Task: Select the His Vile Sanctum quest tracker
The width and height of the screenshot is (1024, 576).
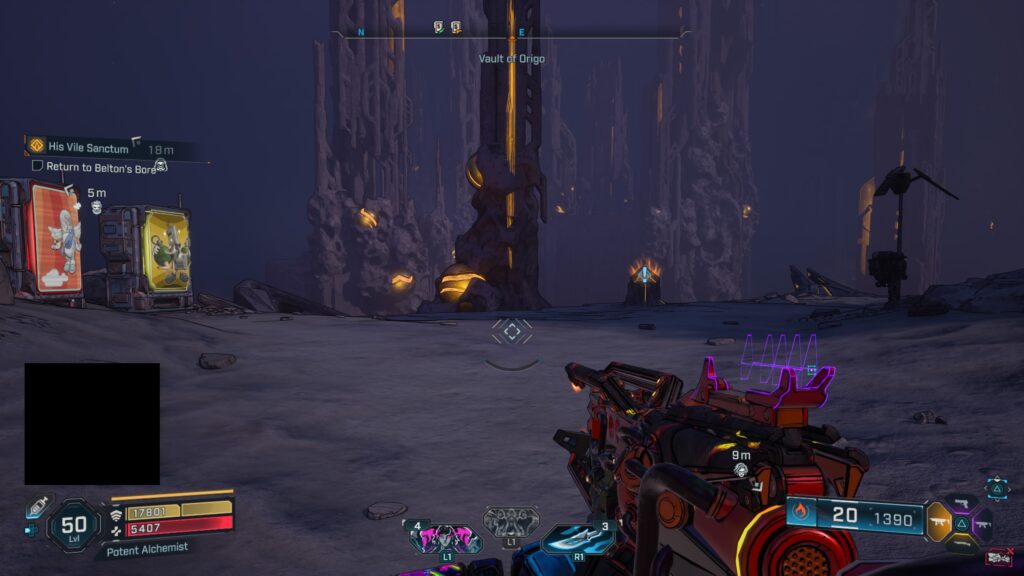Action: point(88,147)
